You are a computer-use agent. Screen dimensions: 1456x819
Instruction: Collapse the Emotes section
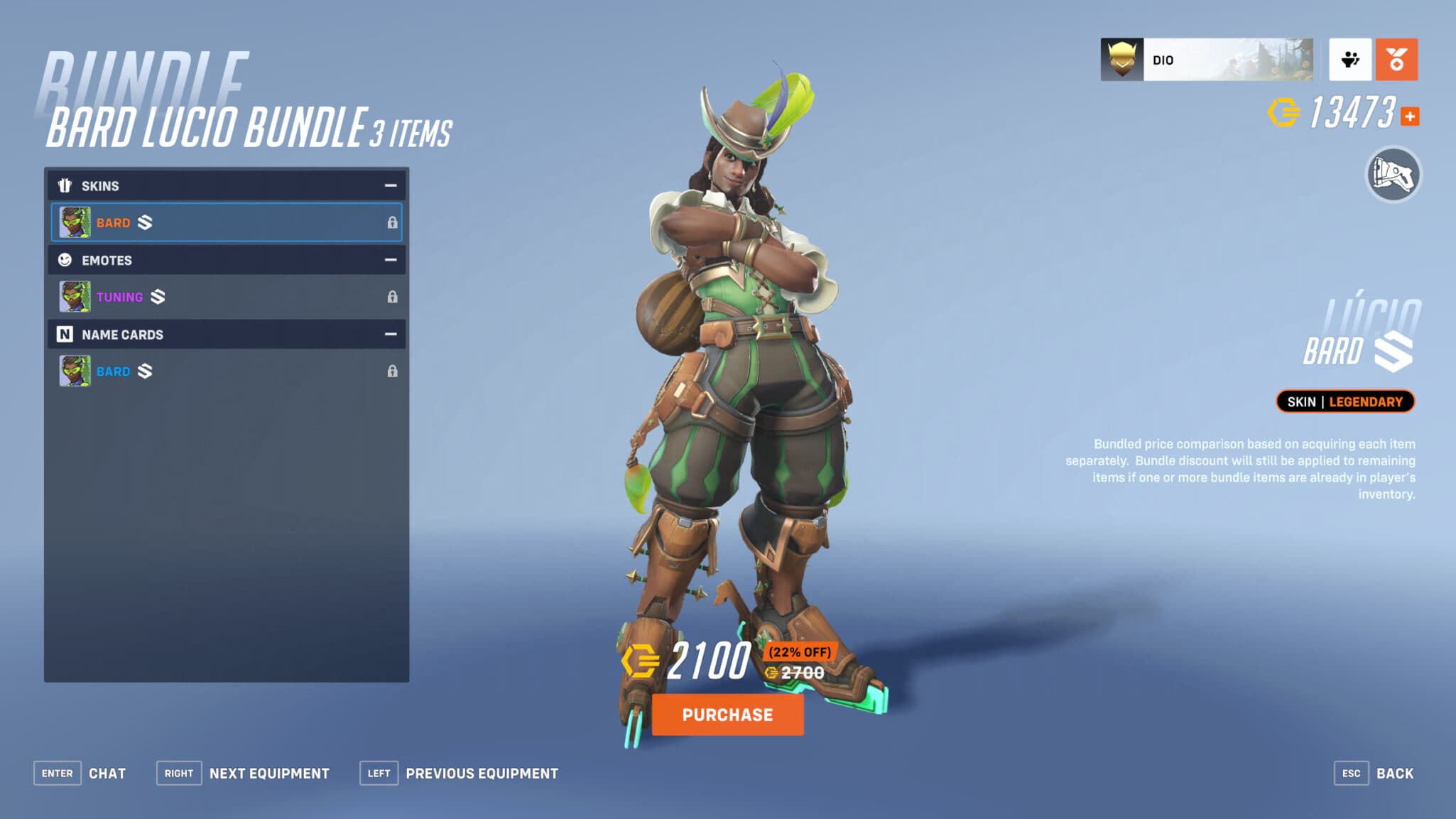[x=390, y=260]
